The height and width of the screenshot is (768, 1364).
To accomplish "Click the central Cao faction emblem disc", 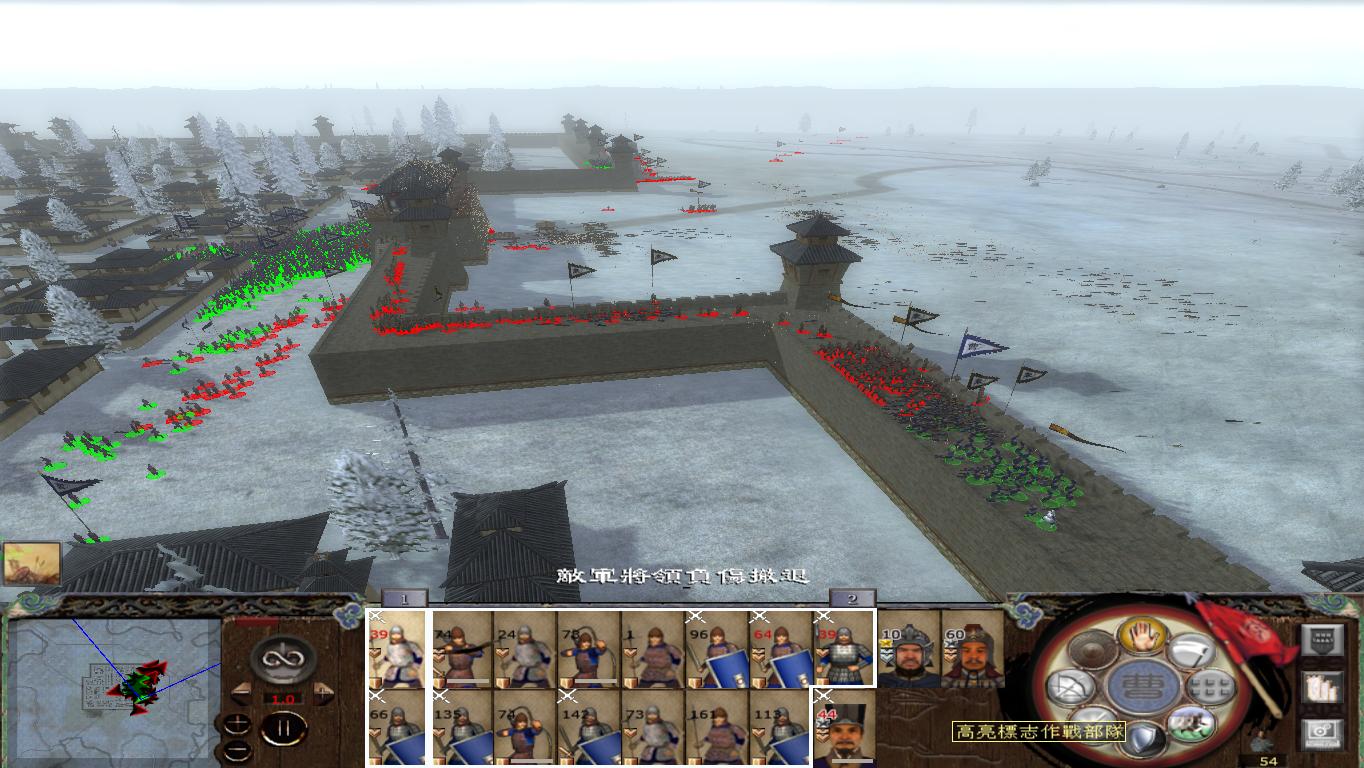I will [x=1141, y=687].
